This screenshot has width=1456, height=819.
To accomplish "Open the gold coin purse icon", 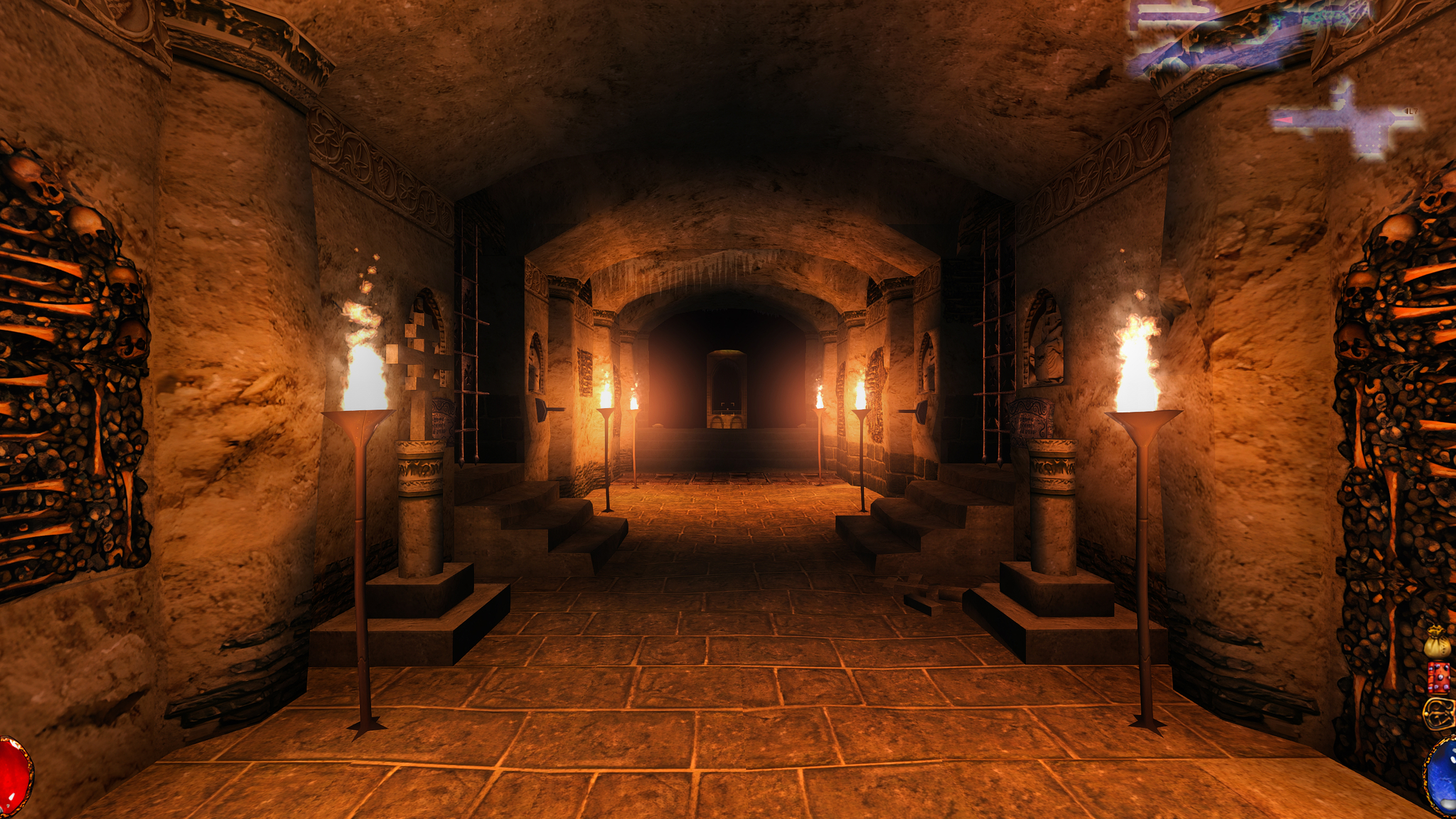I will [x=1436, y=641].
